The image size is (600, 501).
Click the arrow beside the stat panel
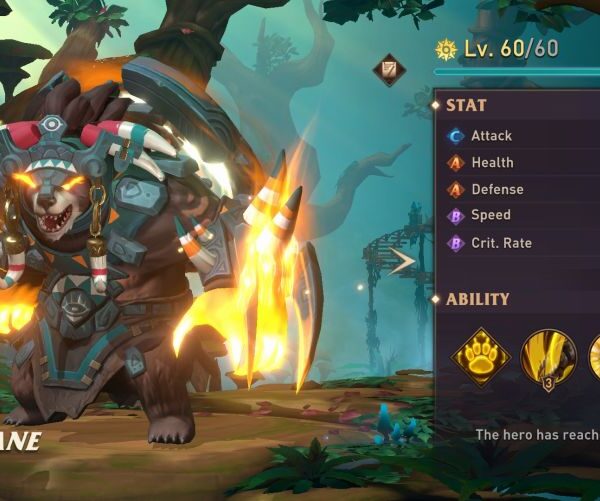404,262
